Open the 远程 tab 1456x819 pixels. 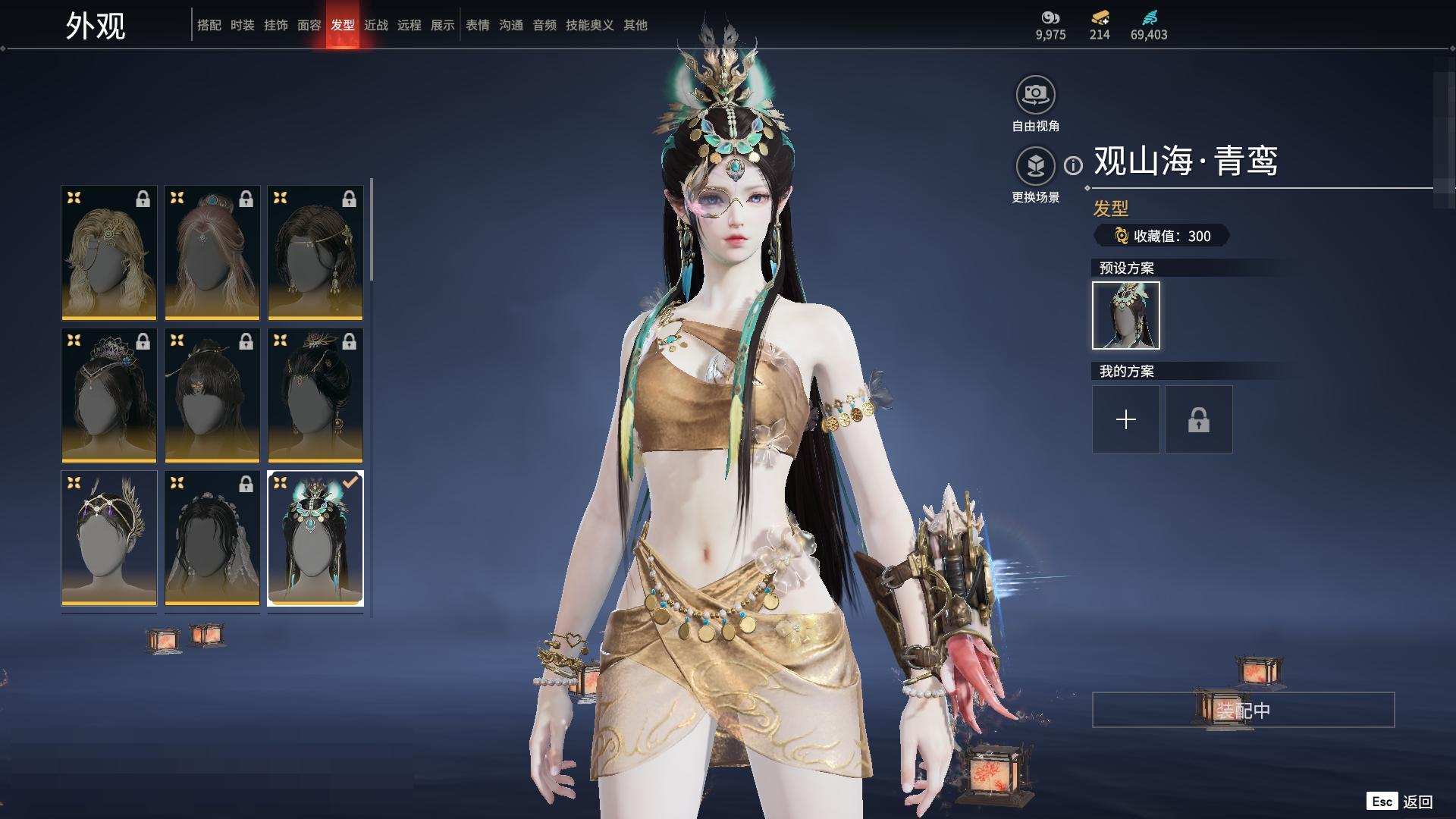(x=409, y=25)
